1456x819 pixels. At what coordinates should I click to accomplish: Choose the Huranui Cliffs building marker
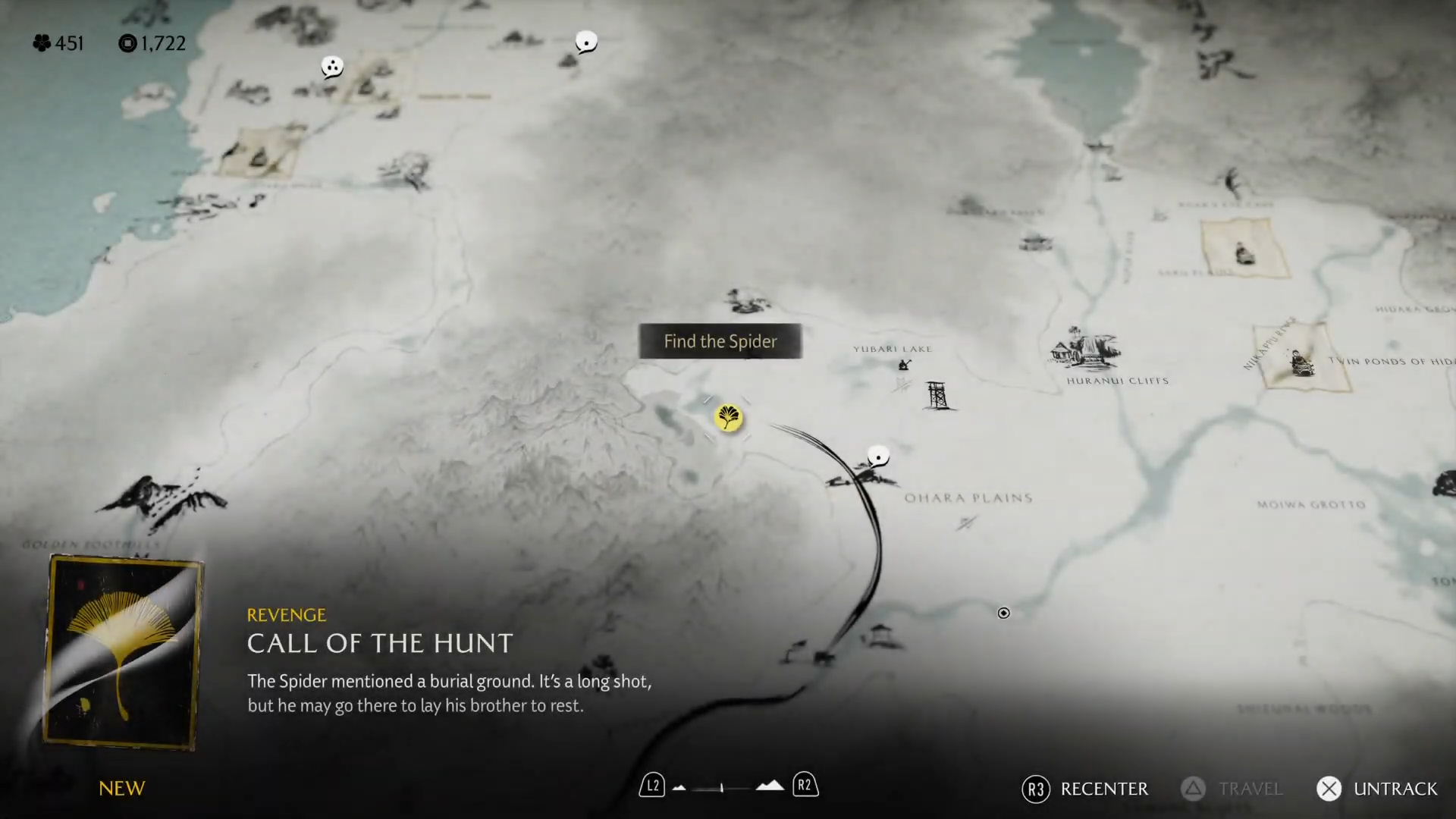click(x=1084, y=350)
